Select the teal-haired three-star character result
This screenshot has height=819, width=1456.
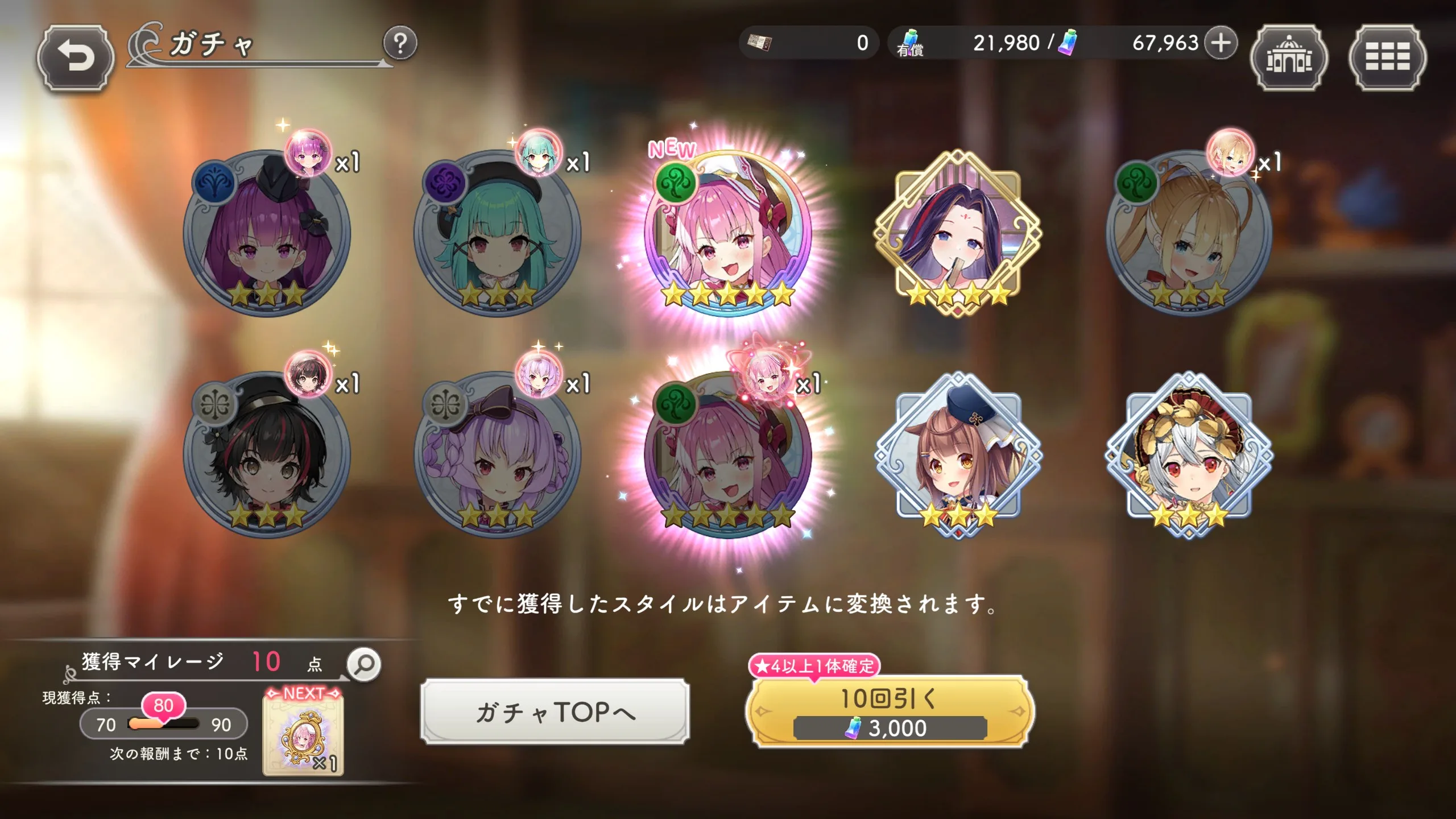click(498, 233)
